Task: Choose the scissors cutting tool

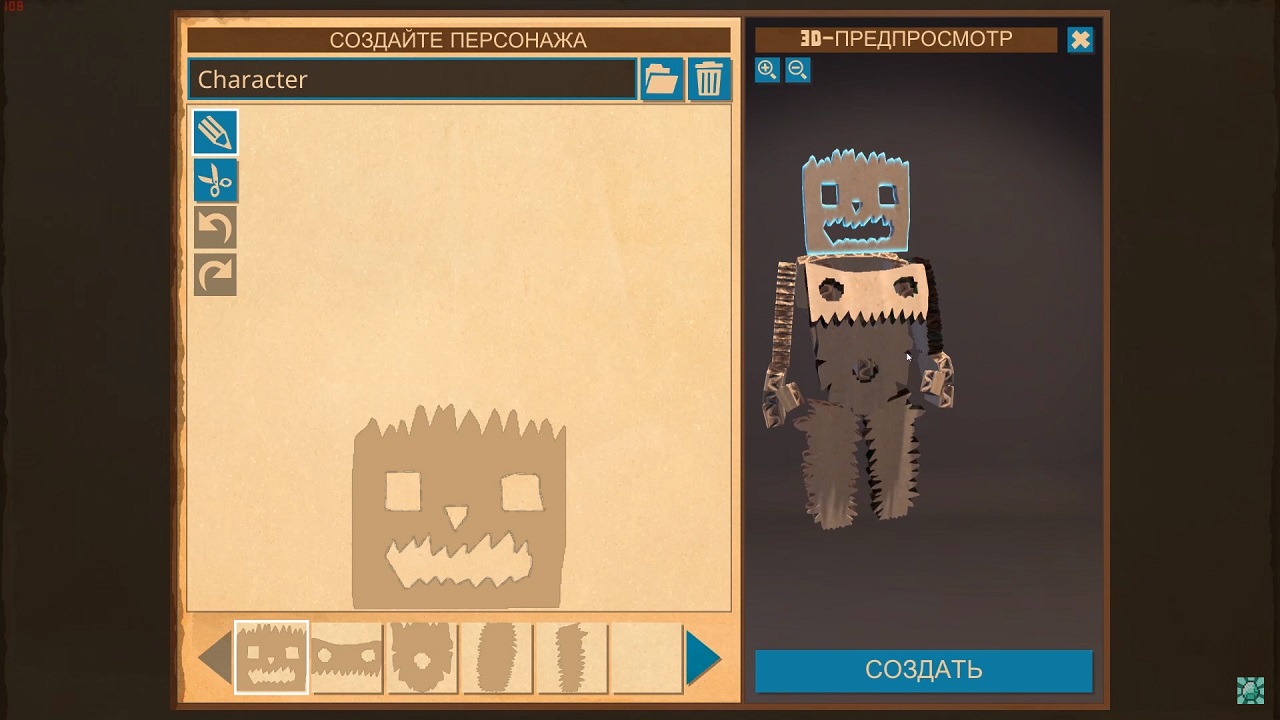Action: [215, 181]
